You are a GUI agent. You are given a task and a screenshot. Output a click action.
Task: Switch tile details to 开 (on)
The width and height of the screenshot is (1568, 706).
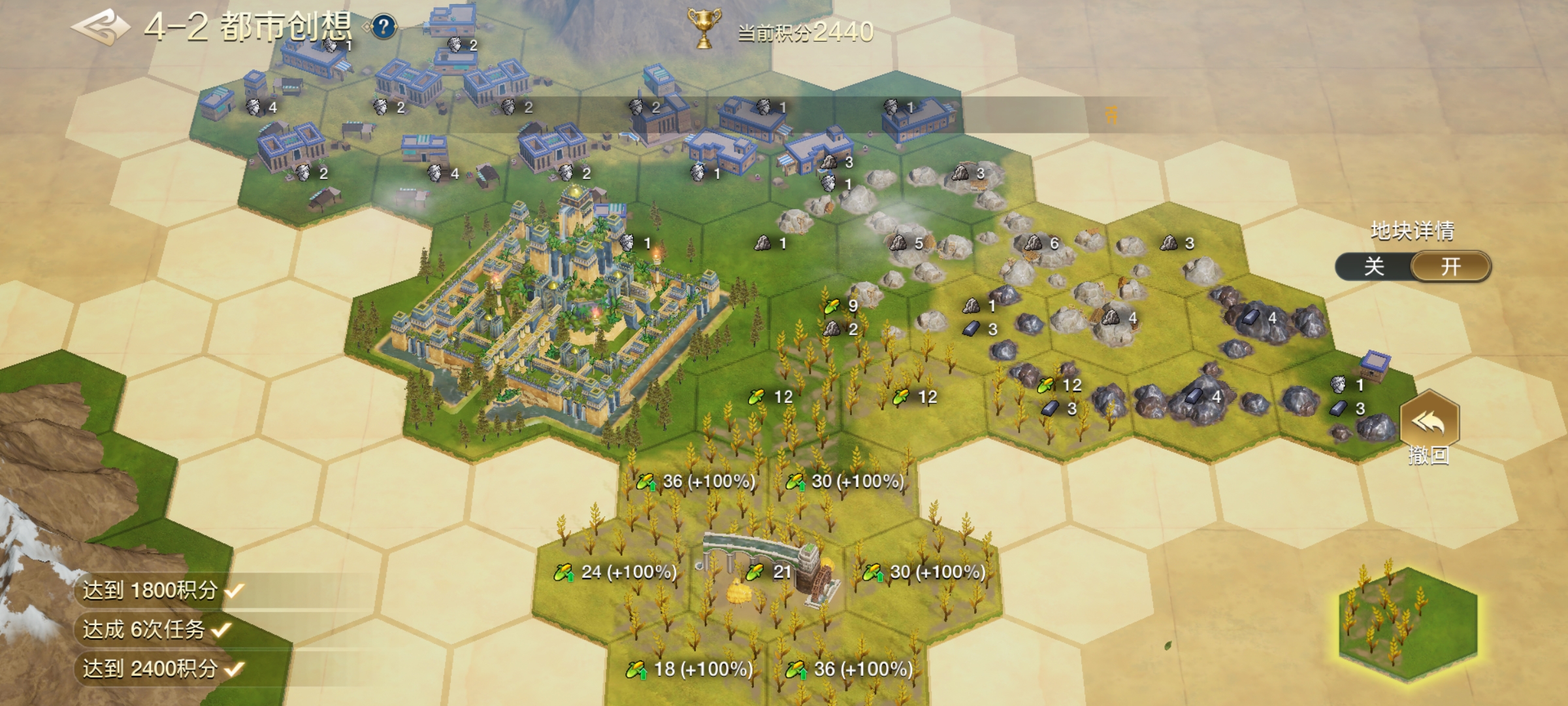[1451, 267]
